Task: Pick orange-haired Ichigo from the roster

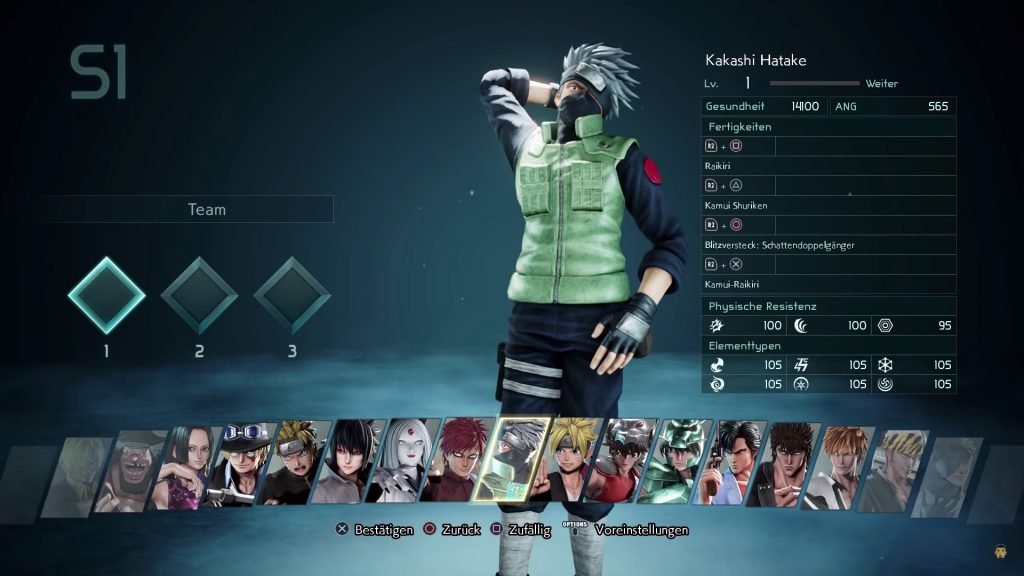Action: [x=838, y=467]
